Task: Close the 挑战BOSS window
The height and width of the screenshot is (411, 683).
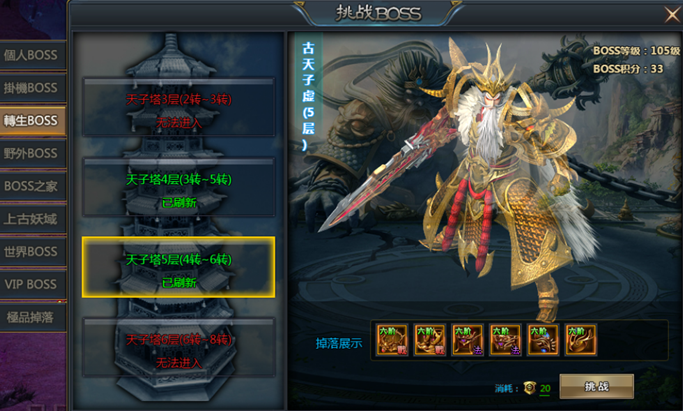Action: (x=671, y=14)
